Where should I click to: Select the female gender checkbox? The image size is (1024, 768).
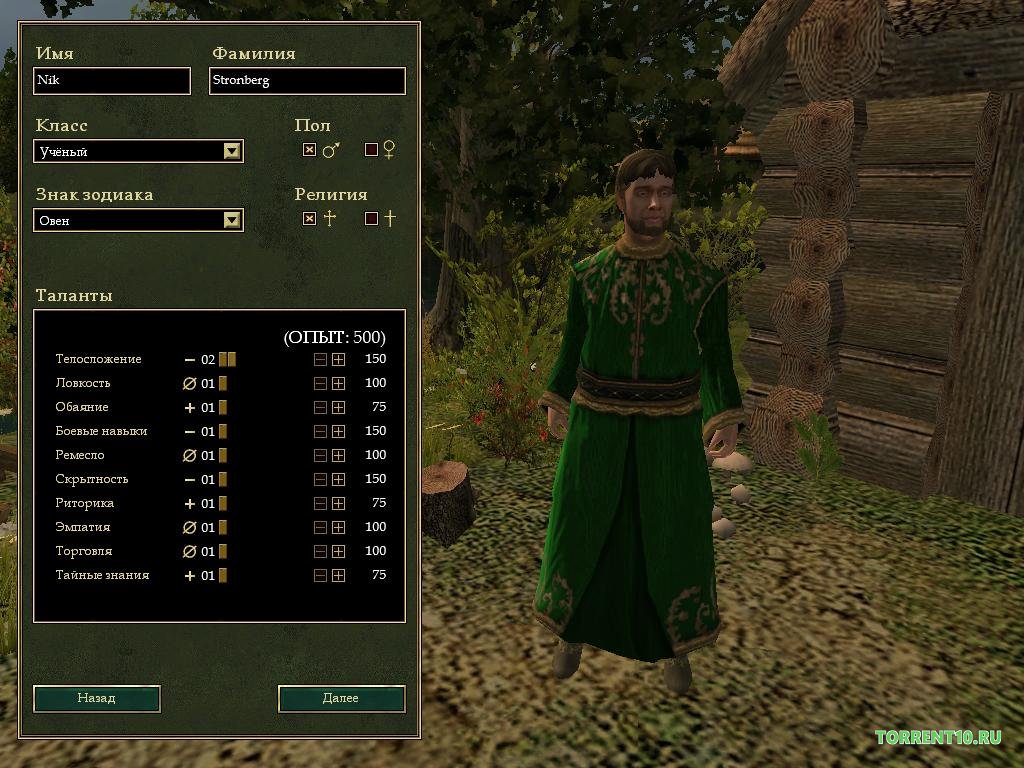coord(372,150)
